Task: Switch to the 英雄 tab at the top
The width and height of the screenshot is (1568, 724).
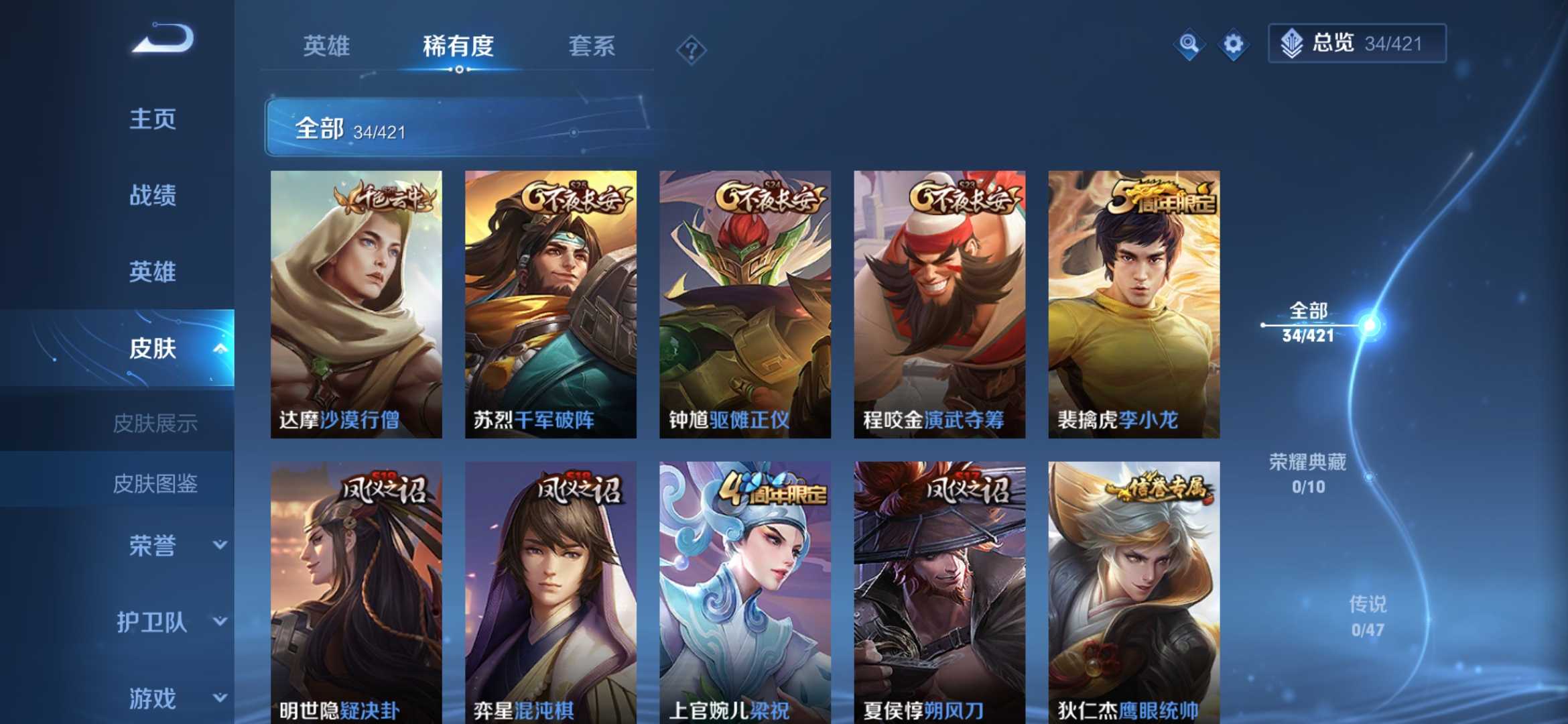Action: click(x=327, y=47)
